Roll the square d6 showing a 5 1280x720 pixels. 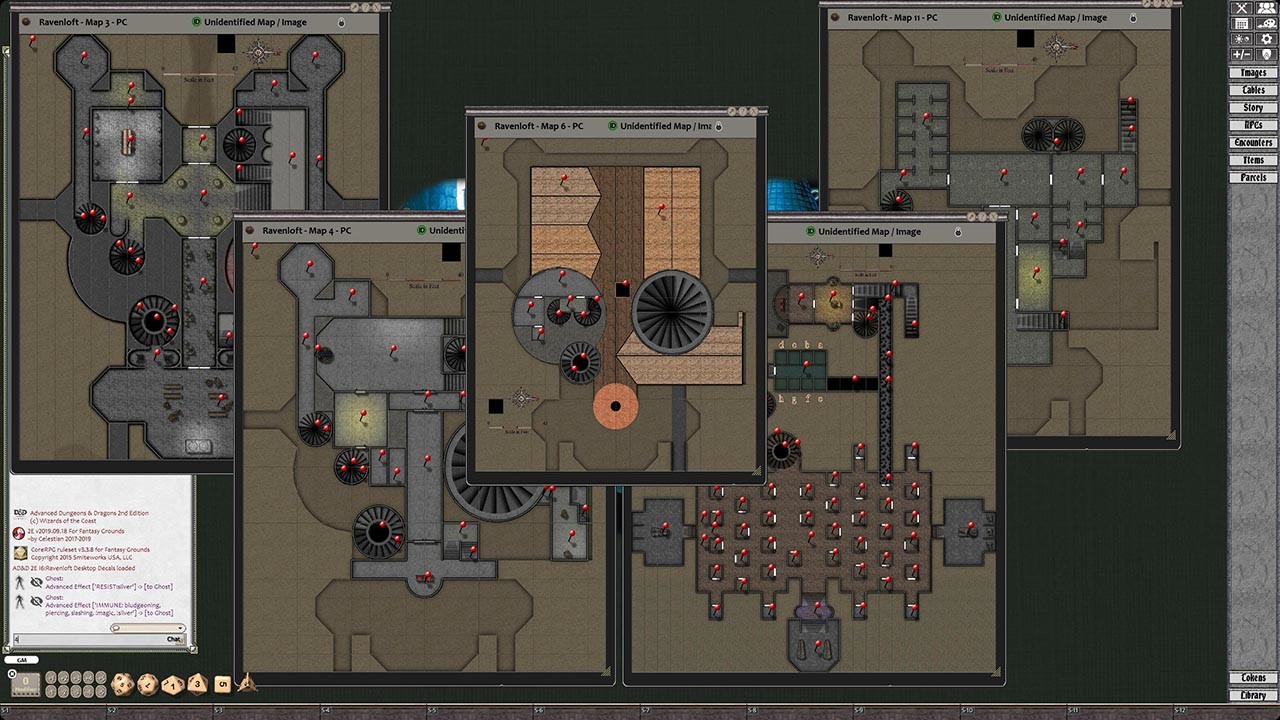[x=221, y=684]
